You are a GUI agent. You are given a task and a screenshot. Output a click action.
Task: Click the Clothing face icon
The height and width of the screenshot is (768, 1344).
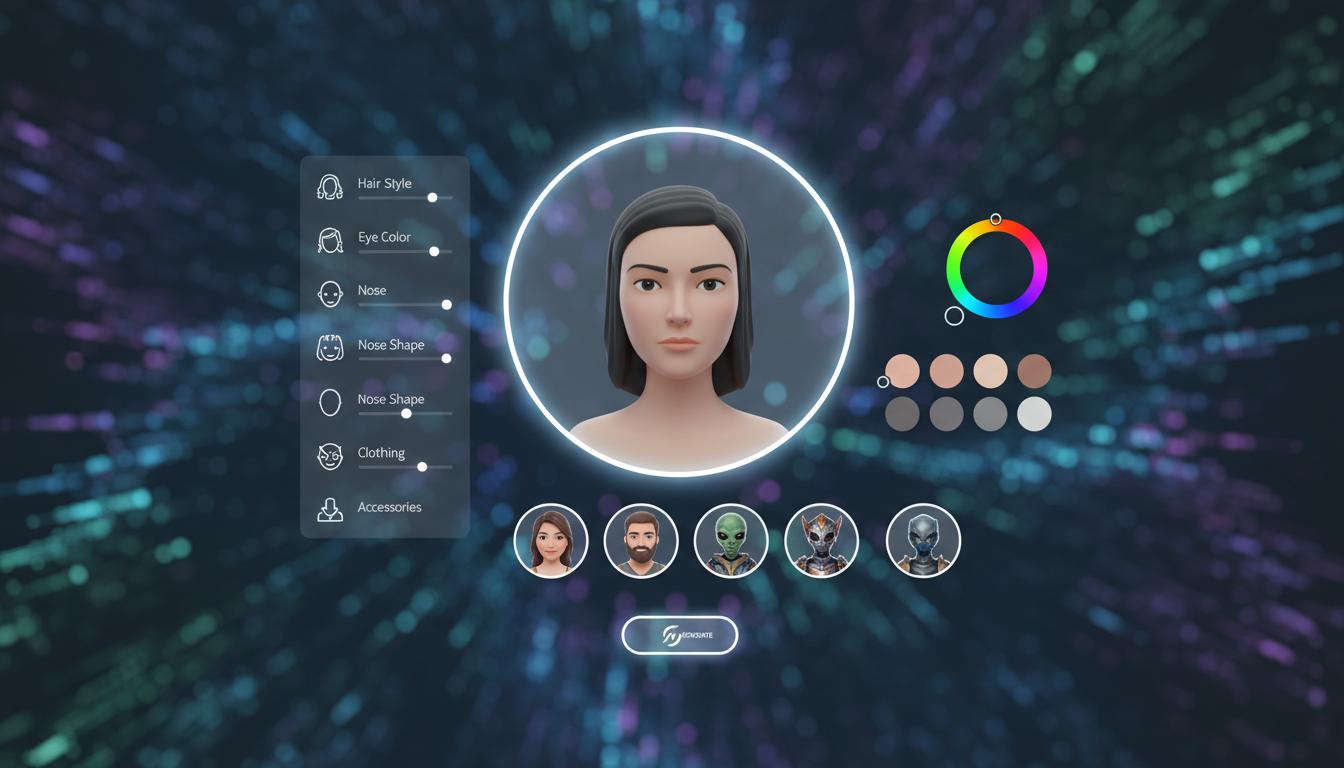click(330, 456)
